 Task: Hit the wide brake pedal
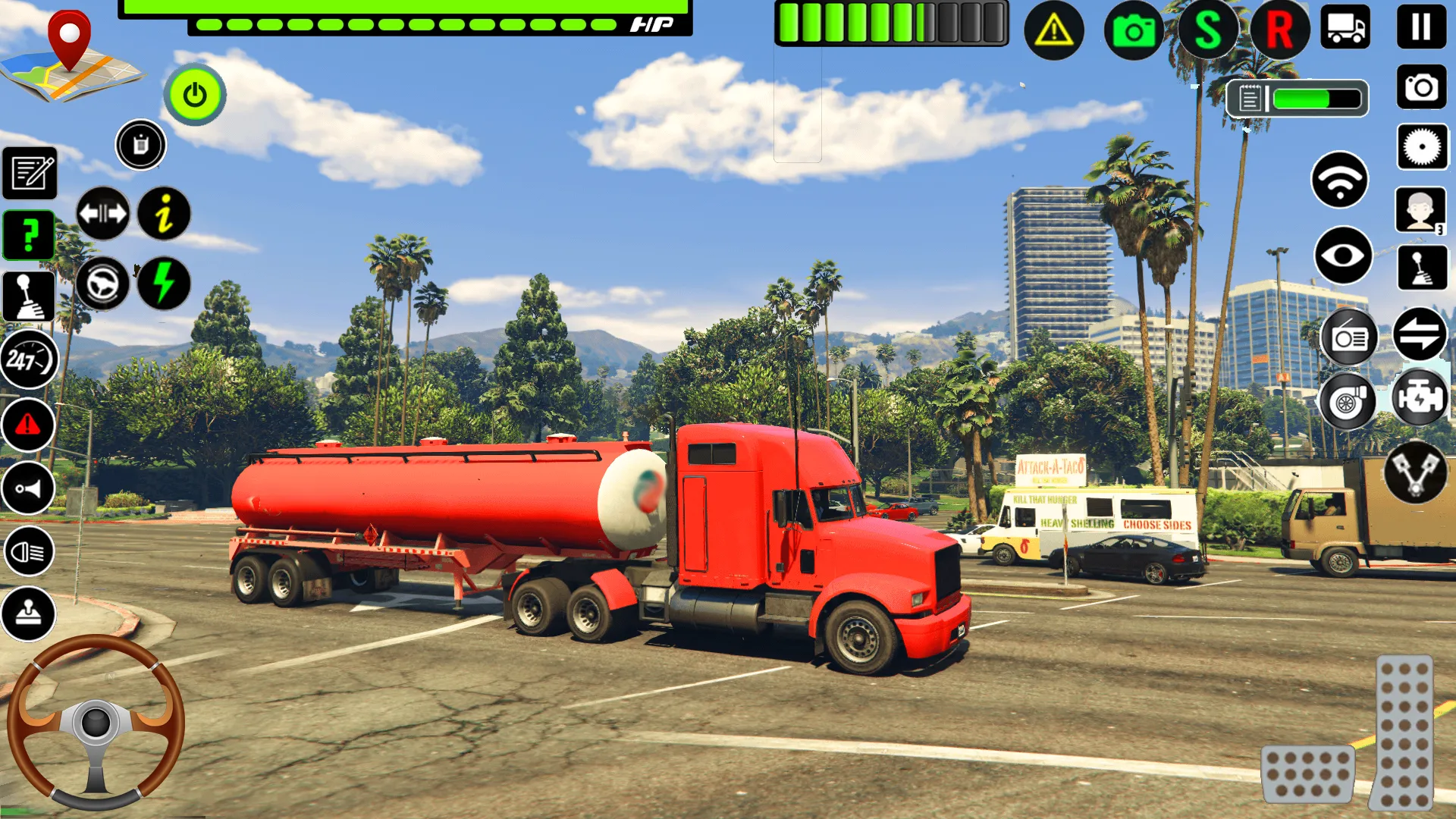(x=1307, y=773)
